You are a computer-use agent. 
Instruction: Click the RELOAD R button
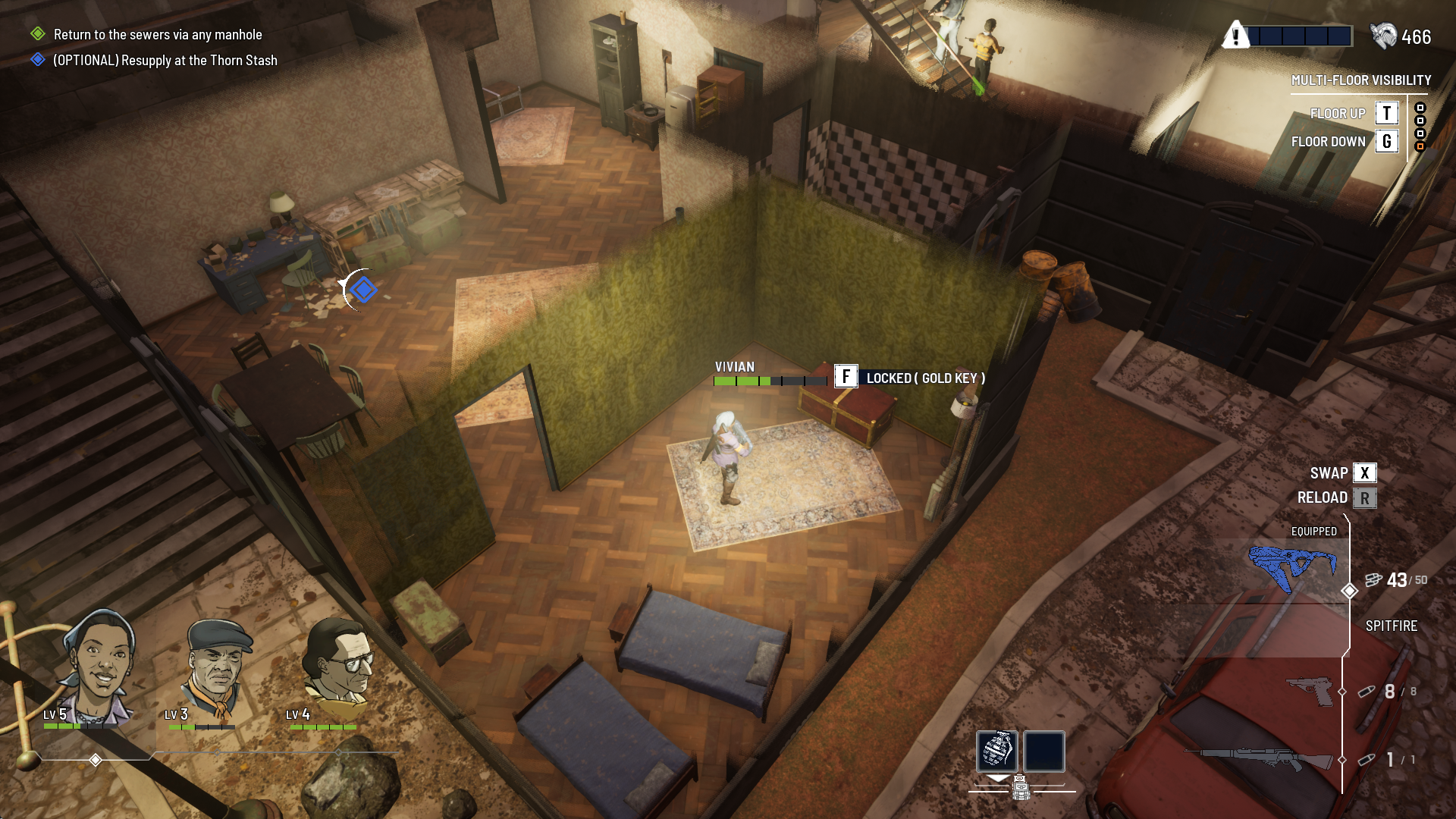tap(1365, 497)
